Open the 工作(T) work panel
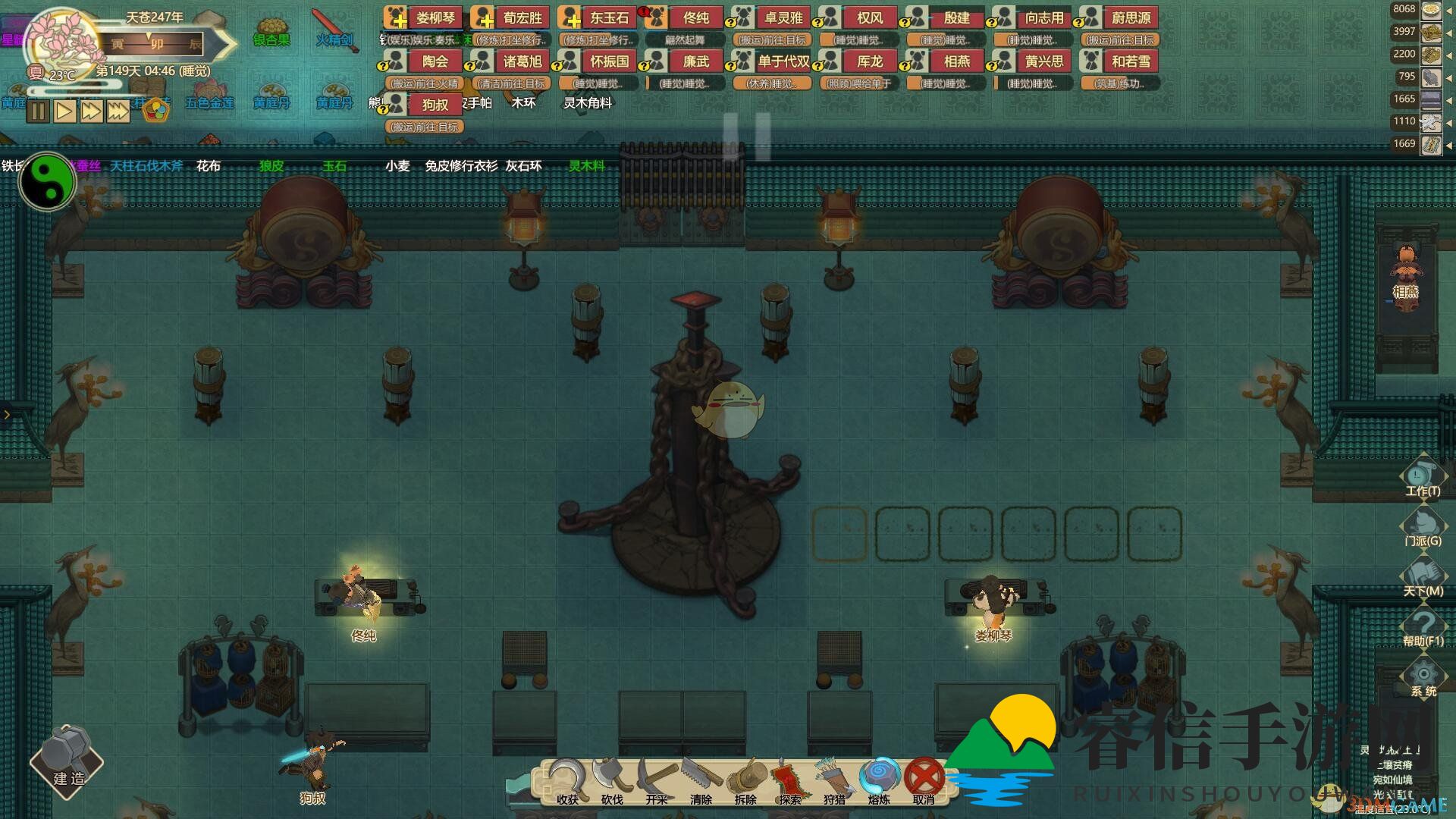The height and width of the screenshot is (819, 1456). (x=1423, y=476)
